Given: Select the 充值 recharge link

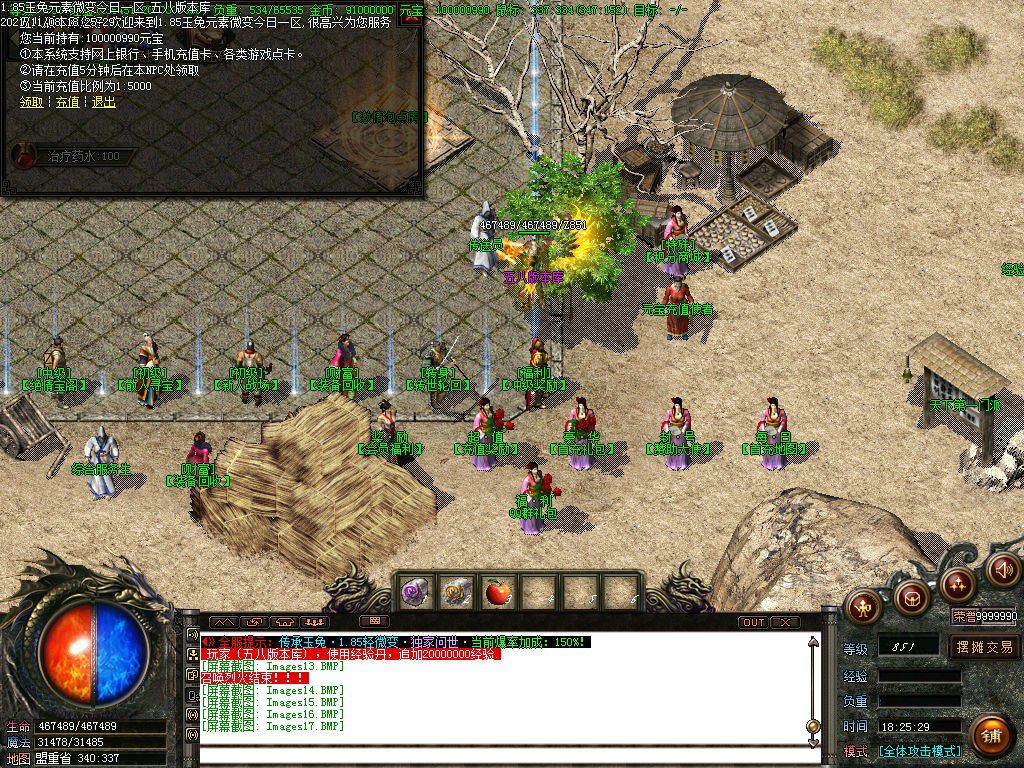Looking at the screenshot, I should (67, 102).
